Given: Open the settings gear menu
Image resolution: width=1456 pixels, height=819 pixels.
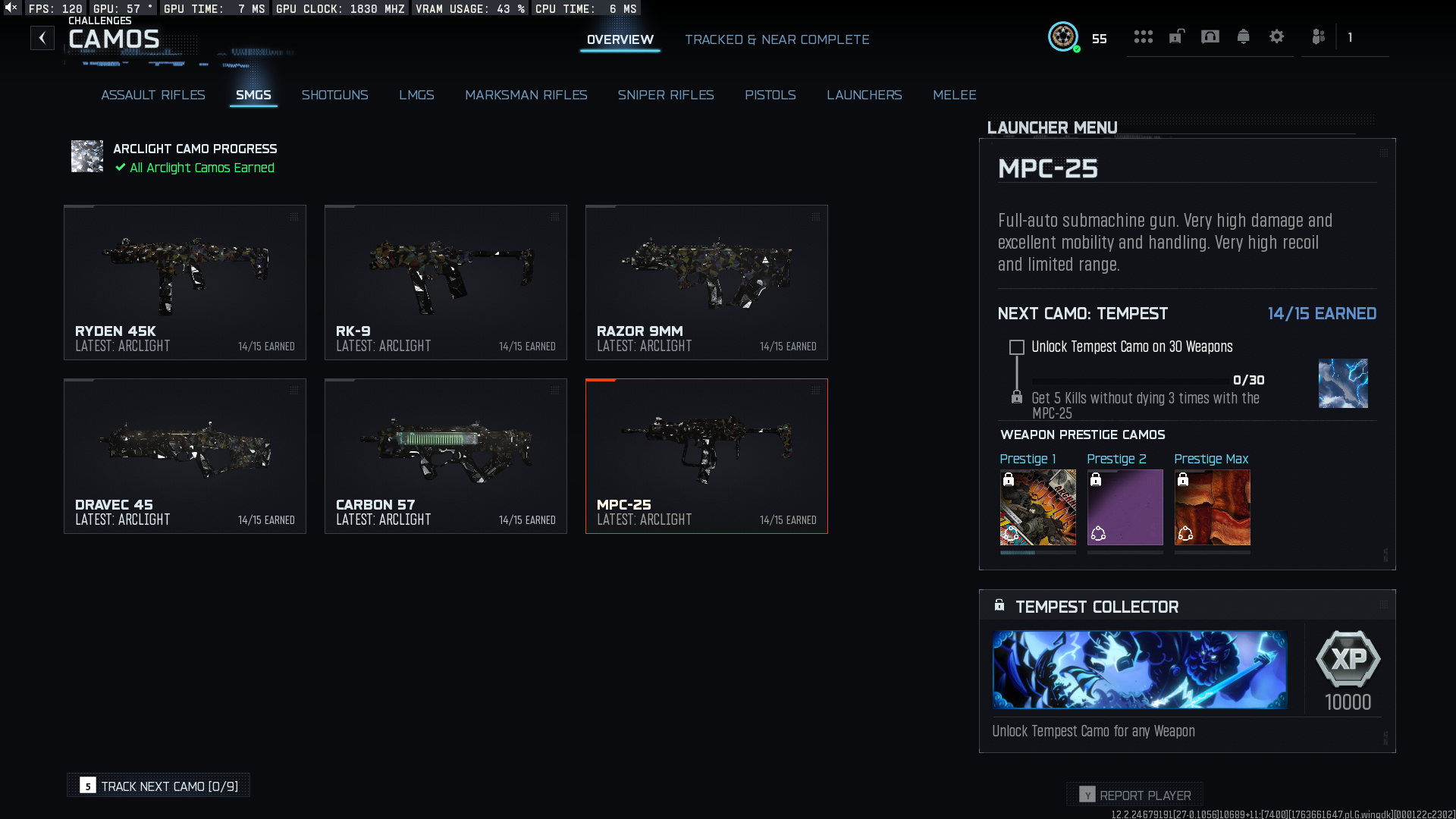Looking at the screenshot, I should coord(1277,36).
